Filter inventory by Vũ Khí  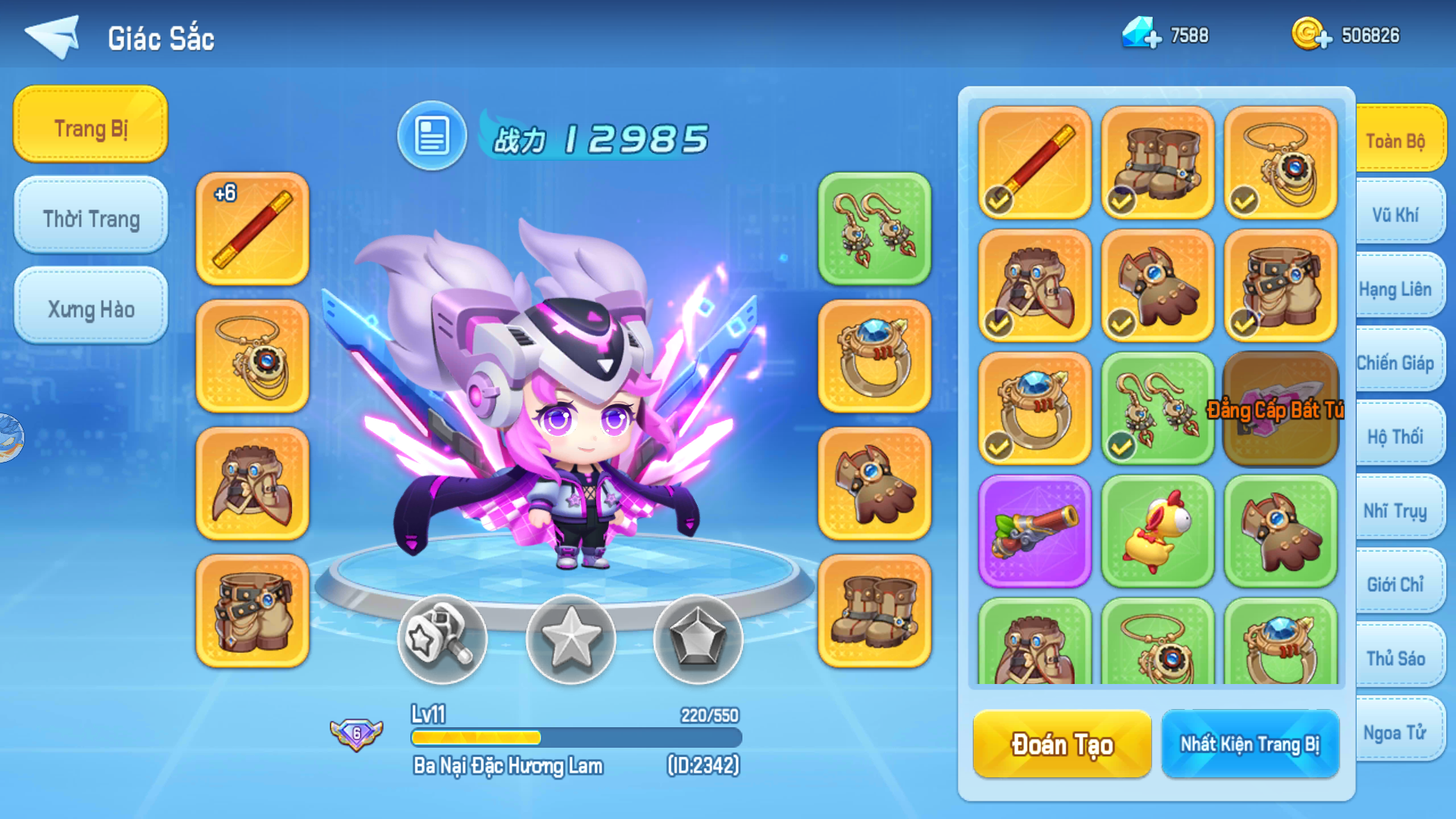pos(1398,215)
